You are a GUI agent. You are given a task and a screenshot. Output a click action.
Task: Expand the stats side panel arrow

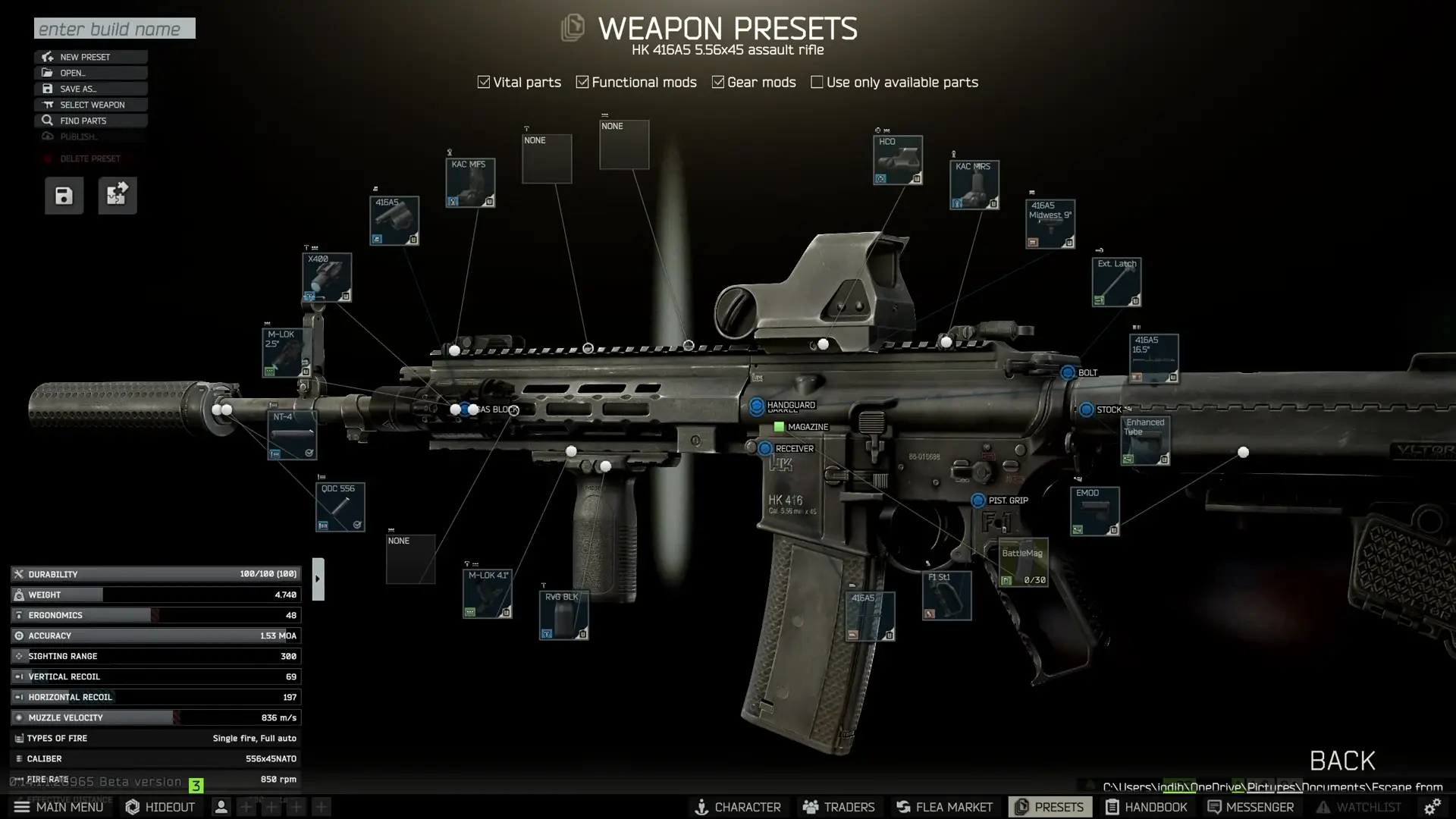click(318, 577)
